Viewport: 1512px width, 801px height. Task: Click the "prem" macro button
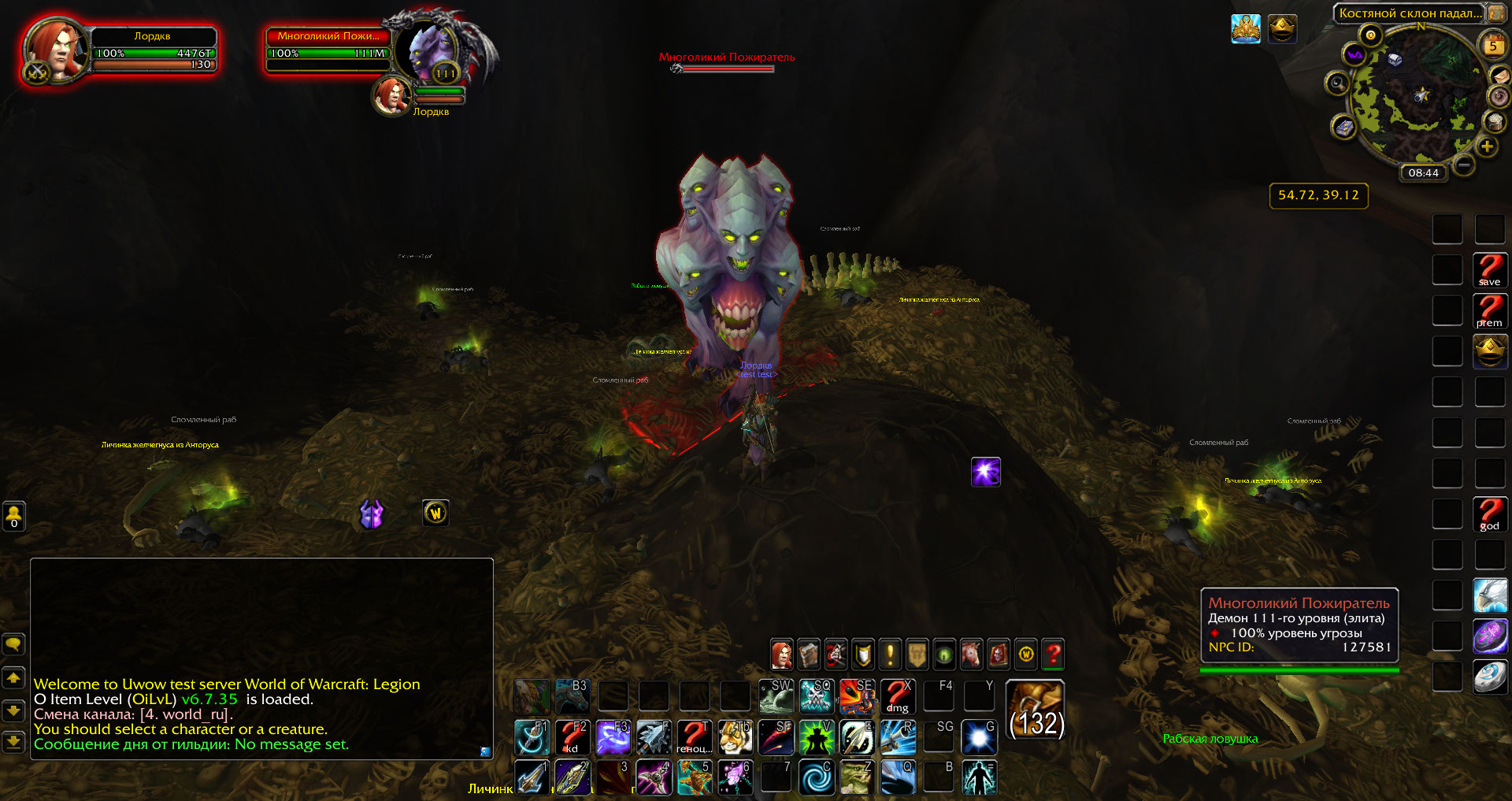point(1489,310)
